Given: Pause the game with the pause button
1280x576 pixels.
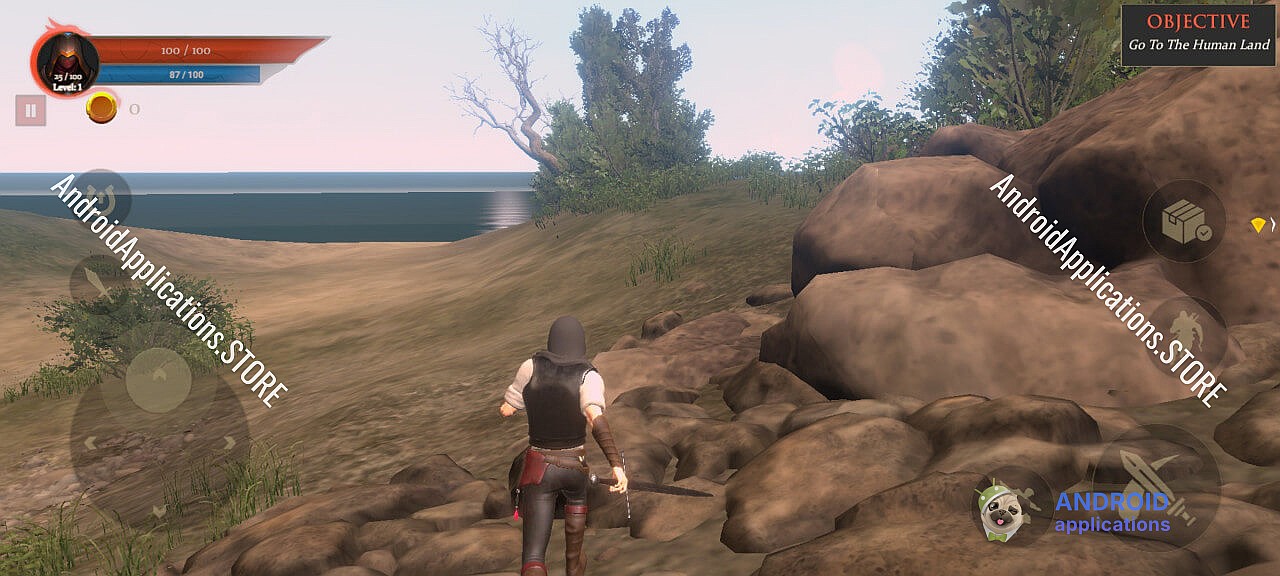Looking at the screenshot, I should pos(31,110).
